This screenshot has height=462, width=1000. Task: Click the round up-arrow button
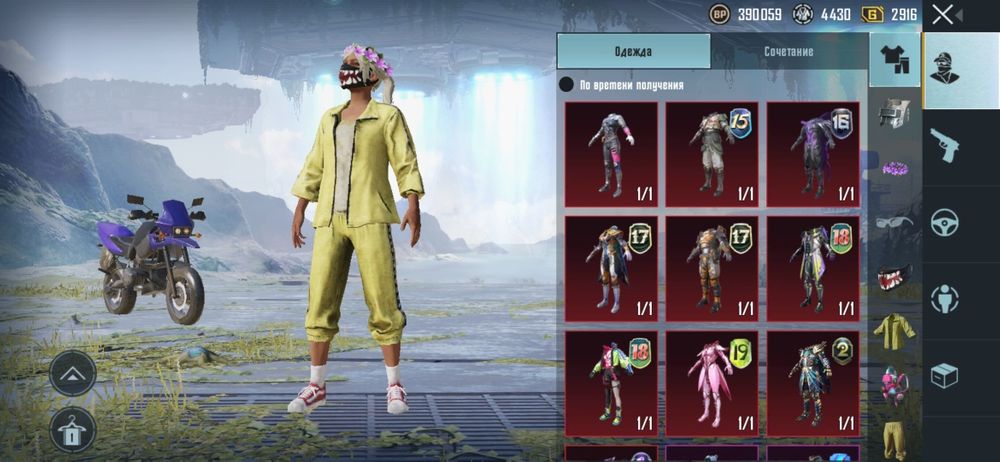[x=73, y=374]
